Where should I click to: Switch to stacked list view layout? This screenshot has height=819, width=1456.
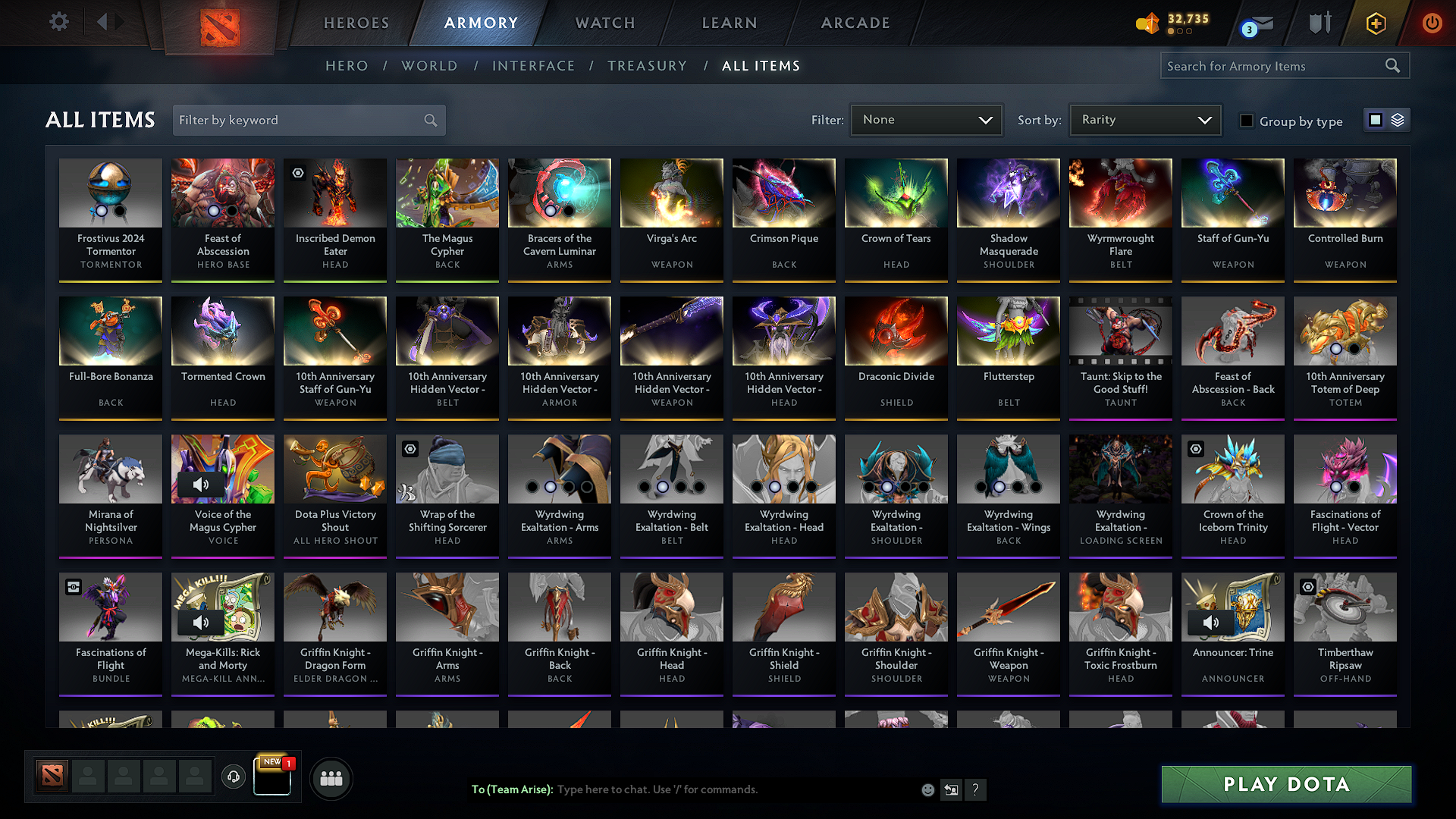pyautogui.click(x=1398, y=119)
